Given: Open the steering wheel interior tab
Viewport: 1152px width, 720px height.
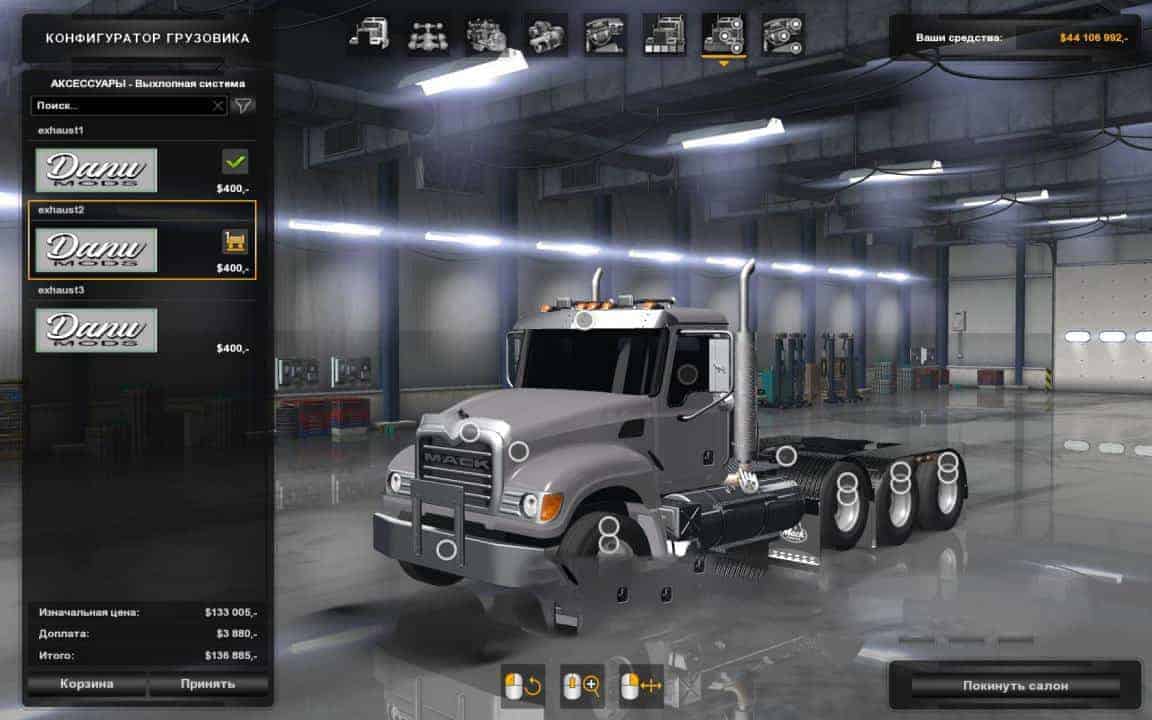Looking at the screenshot, I should [x=605, y=34].
